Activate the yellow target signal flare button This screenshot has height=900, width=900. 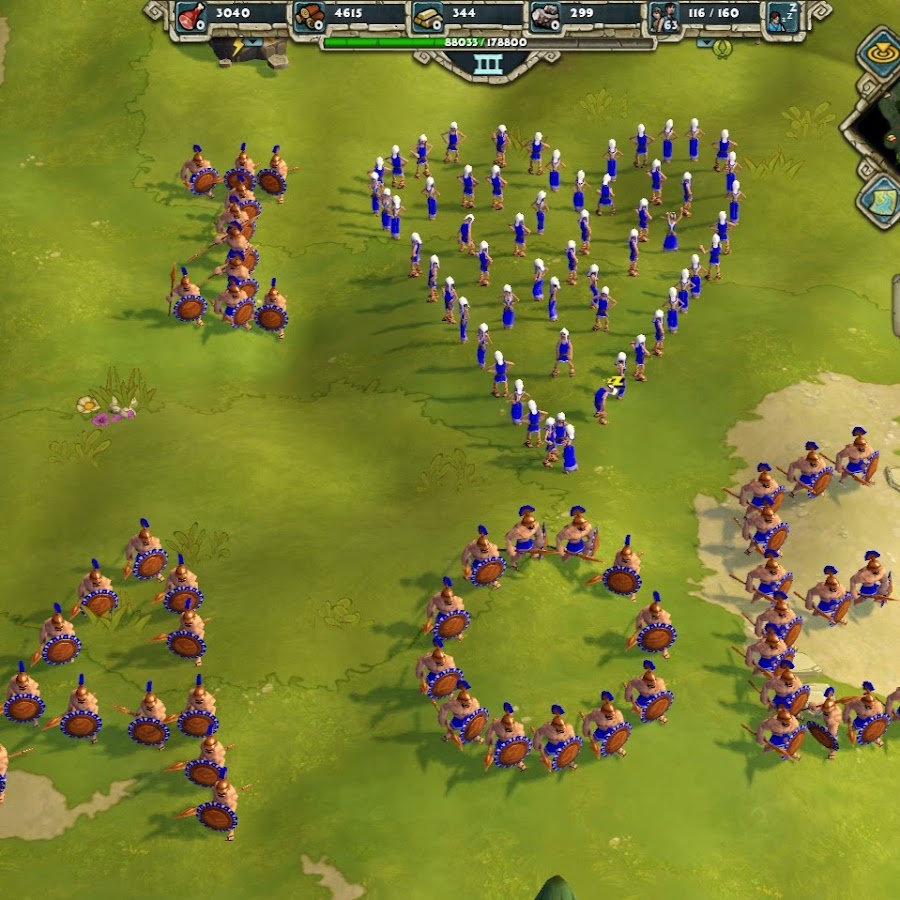pos(879,52)
